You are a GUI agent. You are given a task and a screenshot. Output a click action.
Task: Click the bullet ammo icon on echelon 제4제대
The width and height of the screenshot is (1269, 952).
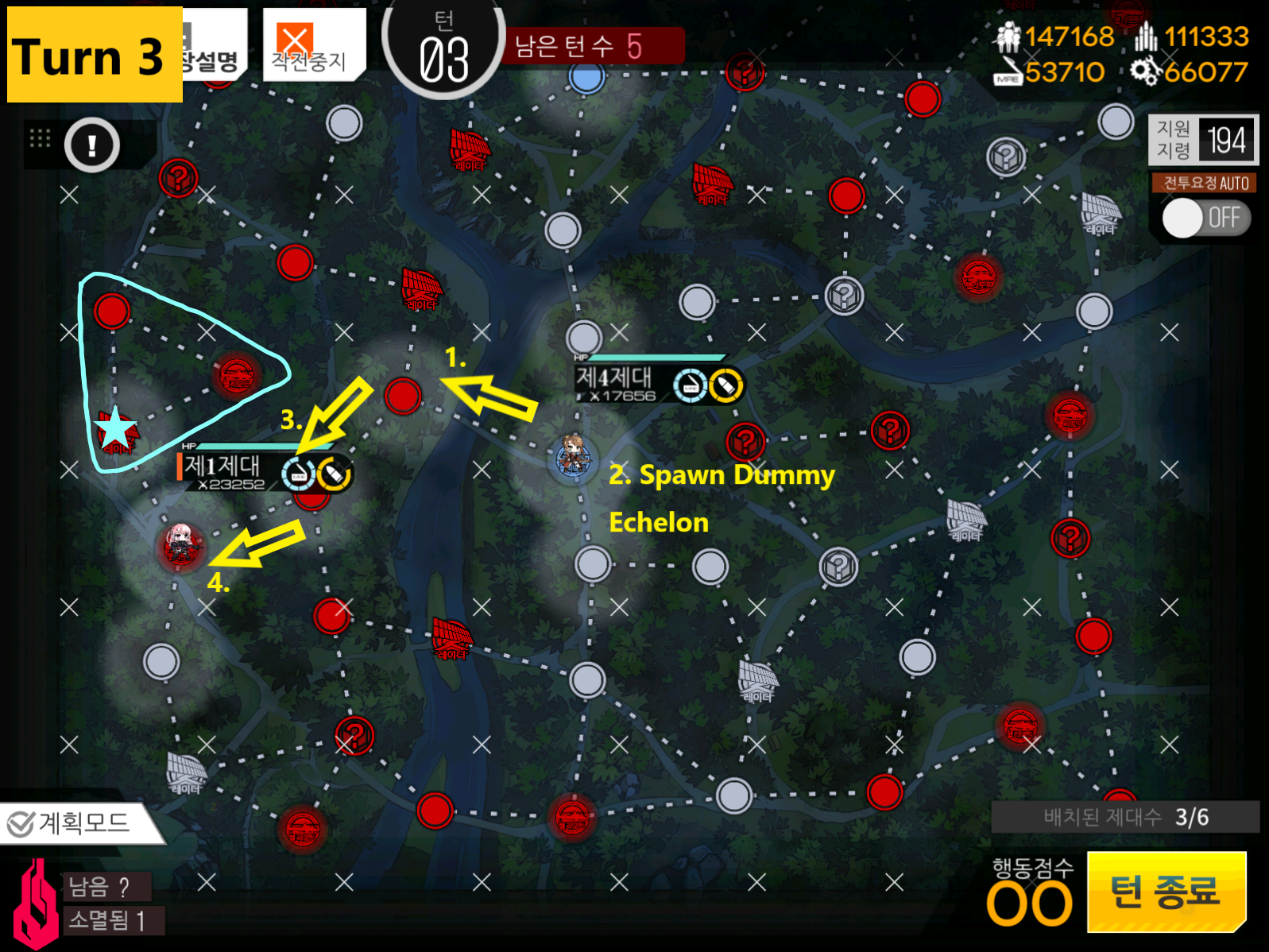coord(725,385)
